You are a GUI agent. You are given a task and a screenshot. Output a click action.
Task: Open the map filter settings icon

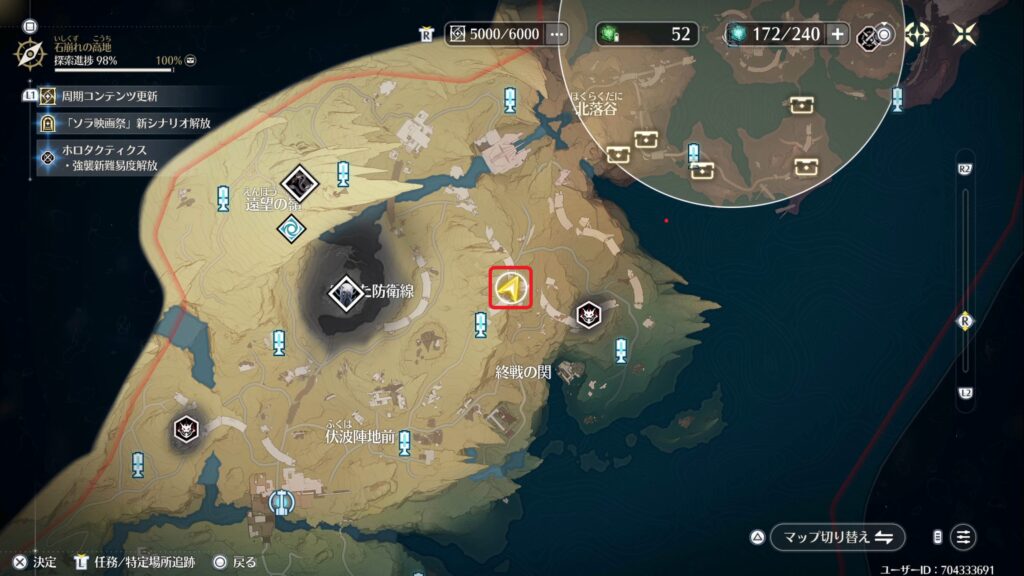coord(963,536)
